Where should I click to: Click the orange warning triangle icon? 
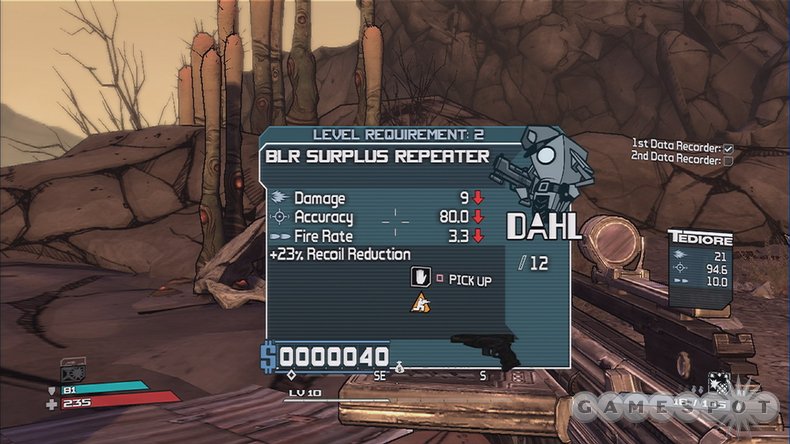(420, 302)
